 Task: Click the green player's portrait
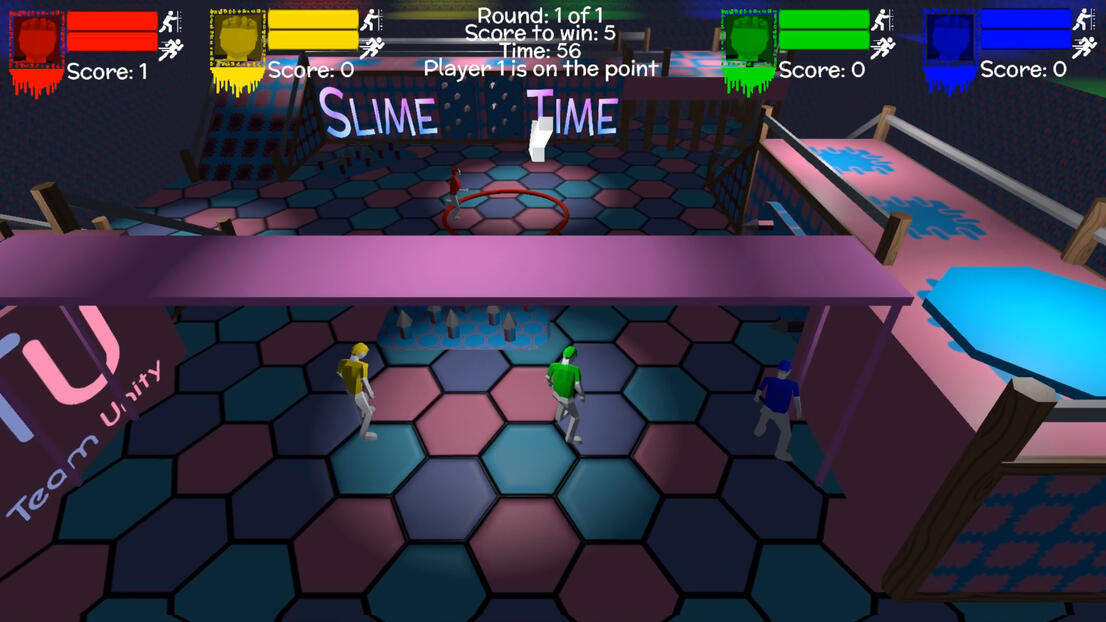[748, 41]
